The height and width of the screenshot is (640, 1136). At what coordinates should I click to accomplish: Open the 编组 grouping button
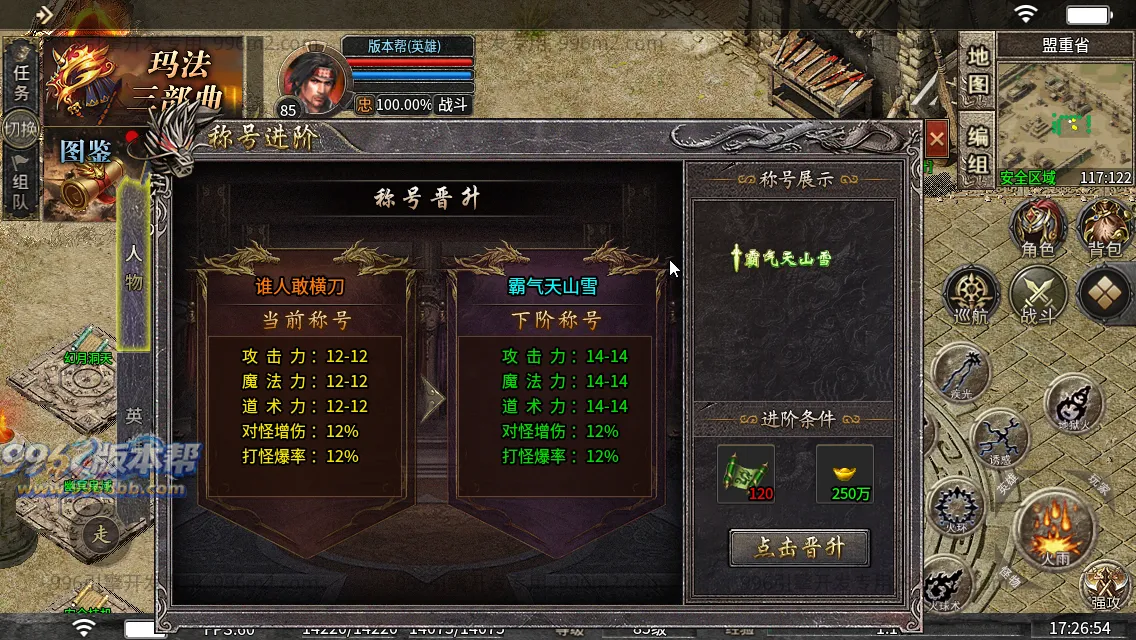977,148
